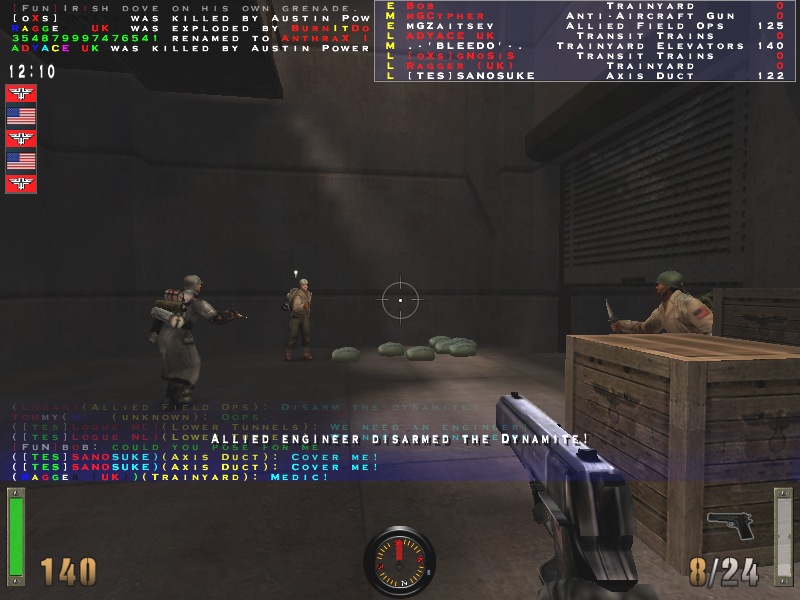This screenshot has width=800, height=600.
Task: Select the pistol weapon icon
Action: pos(730,524)
